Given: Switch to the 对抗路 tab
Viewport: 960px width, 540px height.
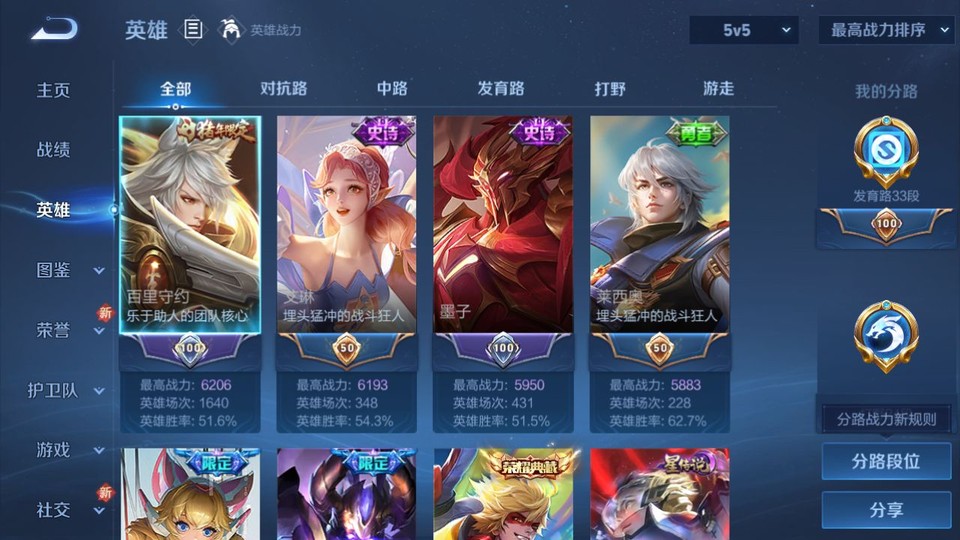Looking at the screenshot, I should (x=283, y=88).
